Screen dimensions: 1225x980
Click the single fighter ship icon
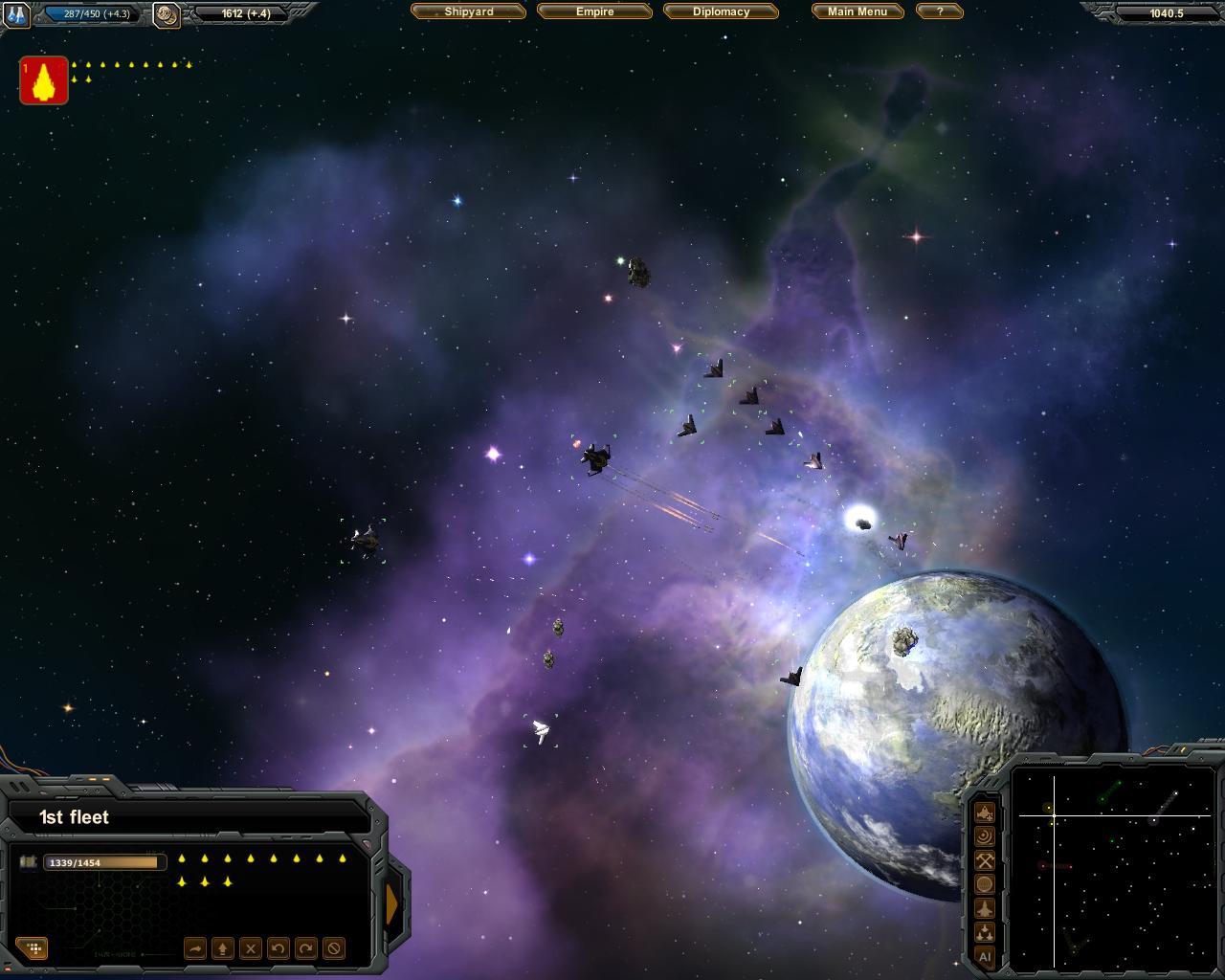pyautogui.click(x=984, y=908)
